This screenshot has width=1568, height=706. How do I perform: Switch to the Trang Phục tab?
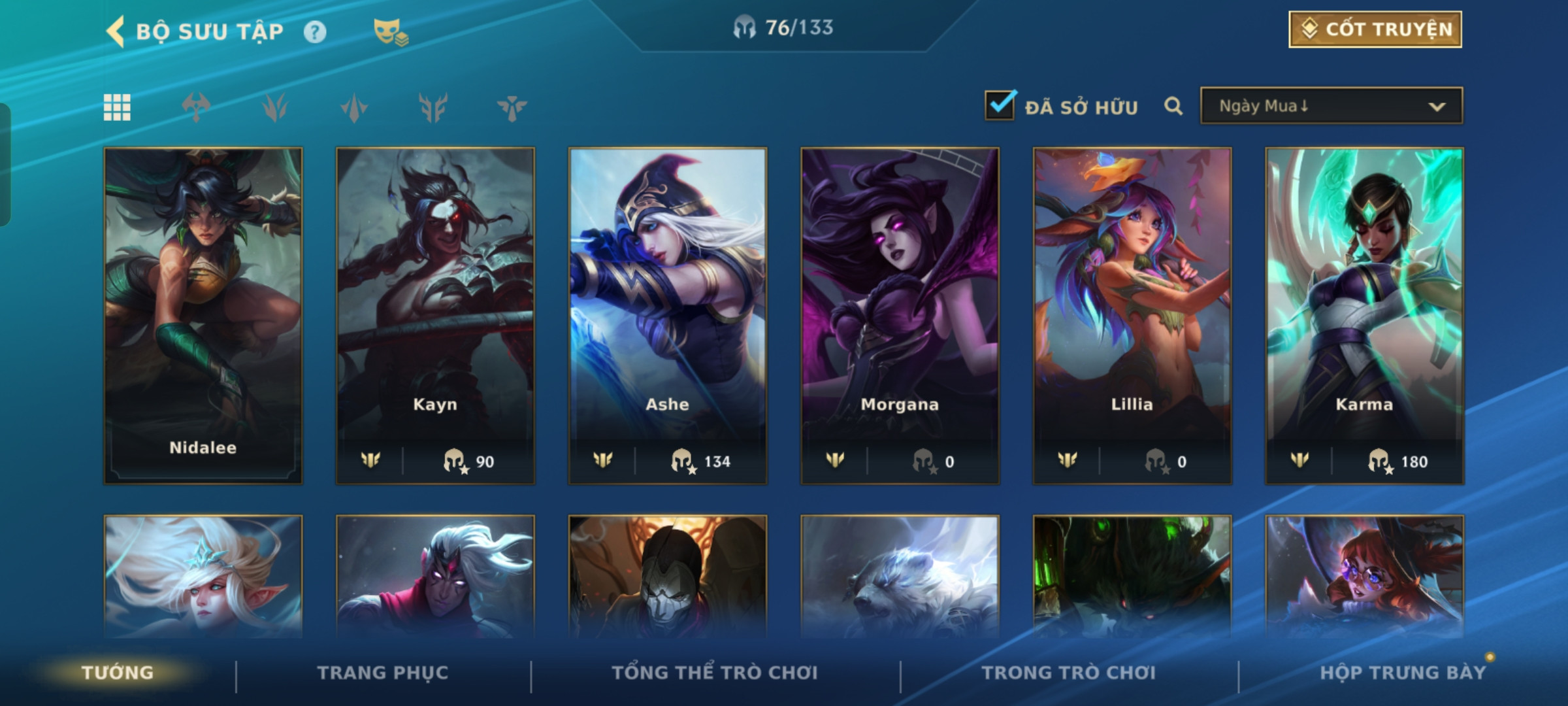tap(383, 673)
